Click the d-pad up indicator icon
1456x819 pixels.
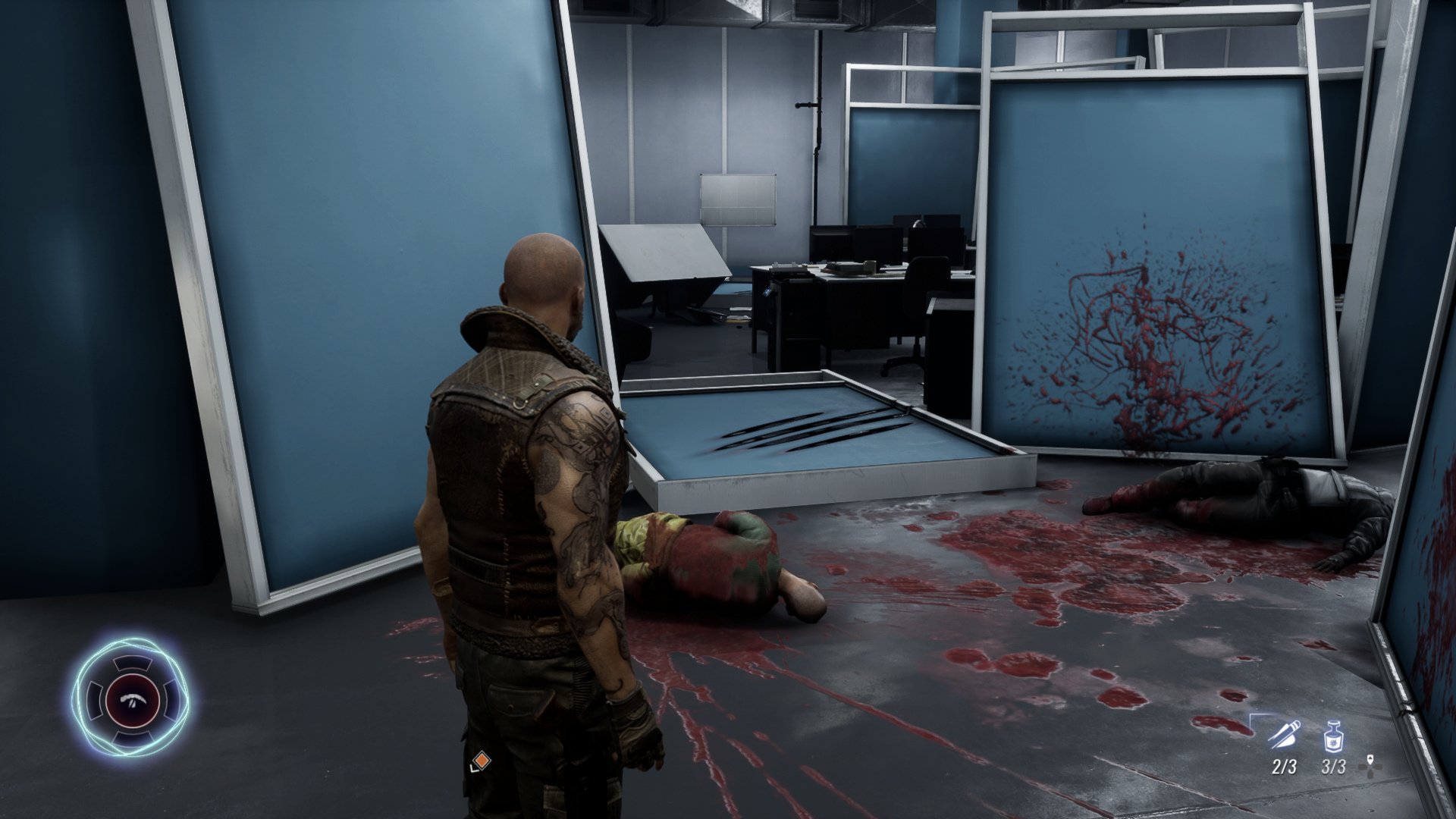(x=1370, y=759)
